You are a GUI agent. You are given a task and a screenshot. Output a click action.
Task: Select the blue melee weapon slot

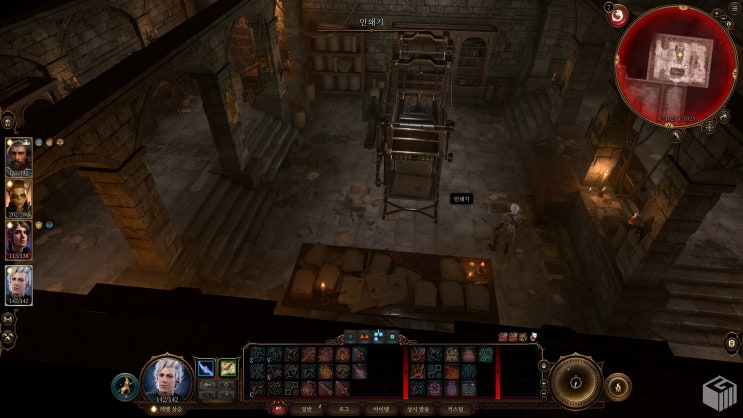(206, 368)
